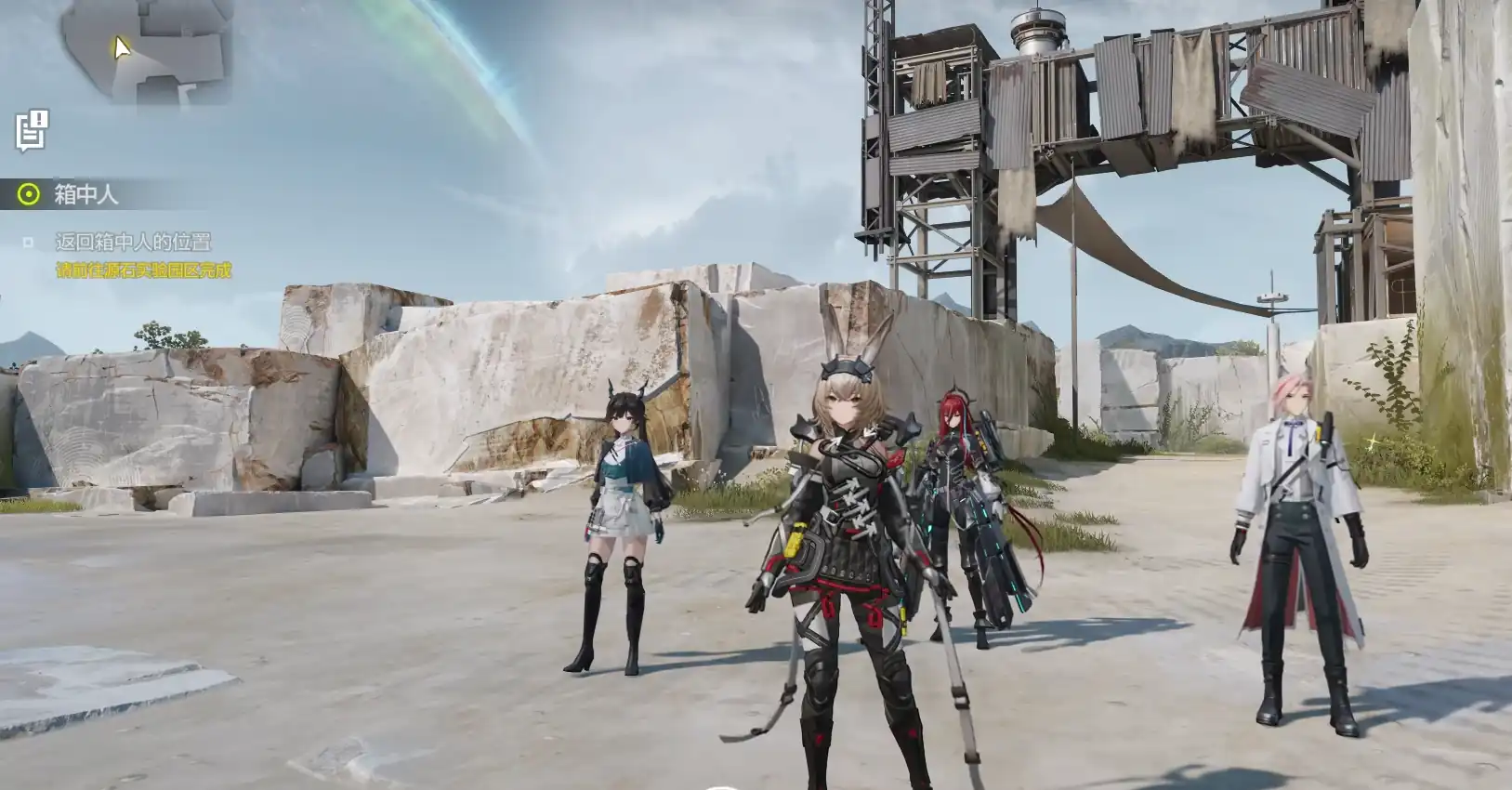The height and width of the screenshot is (790, 1512).
Task: Open the quest log document icon
Action: click(32, 130)
